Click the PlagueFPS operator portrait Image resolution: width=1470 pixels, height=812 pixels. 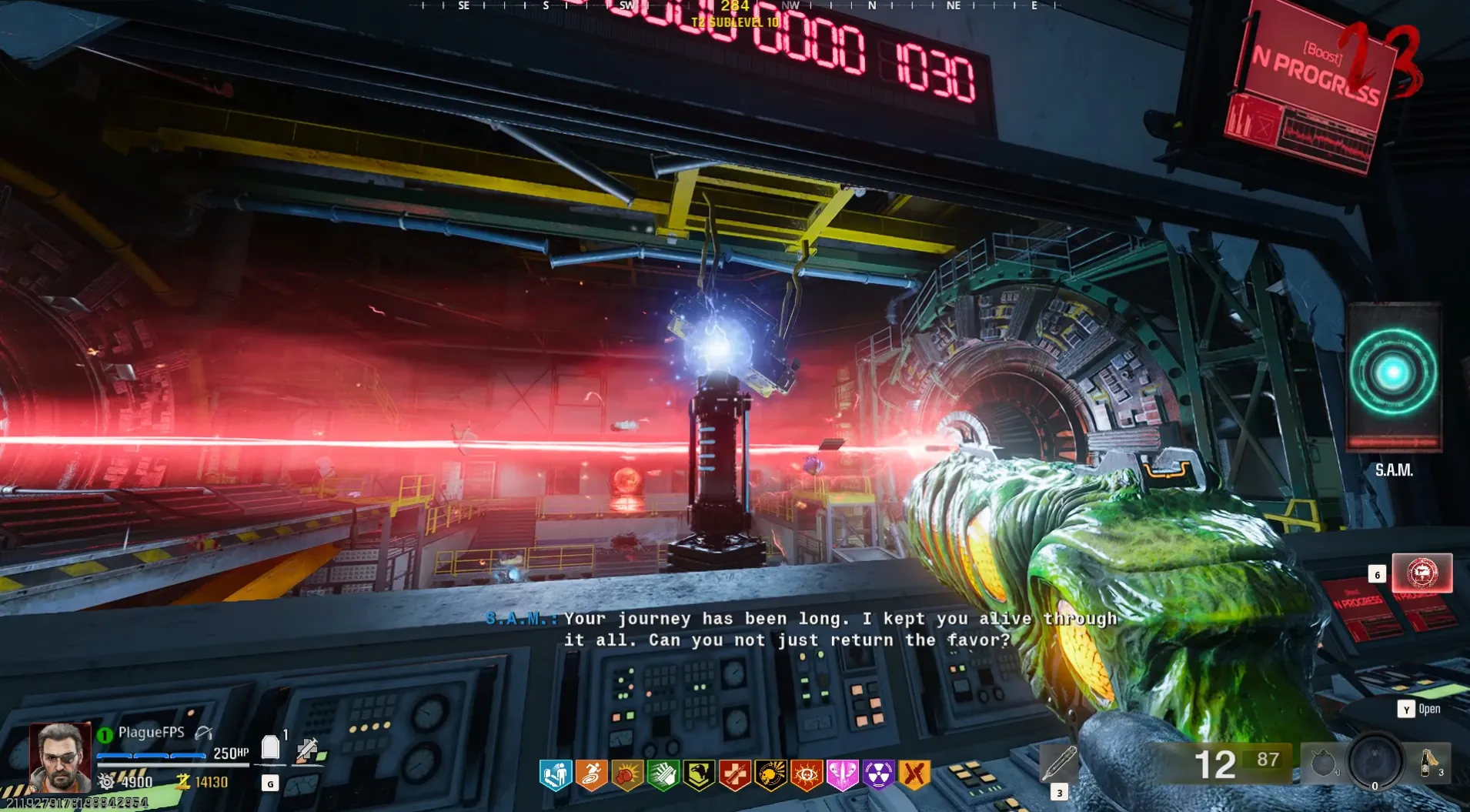(60, 757)
